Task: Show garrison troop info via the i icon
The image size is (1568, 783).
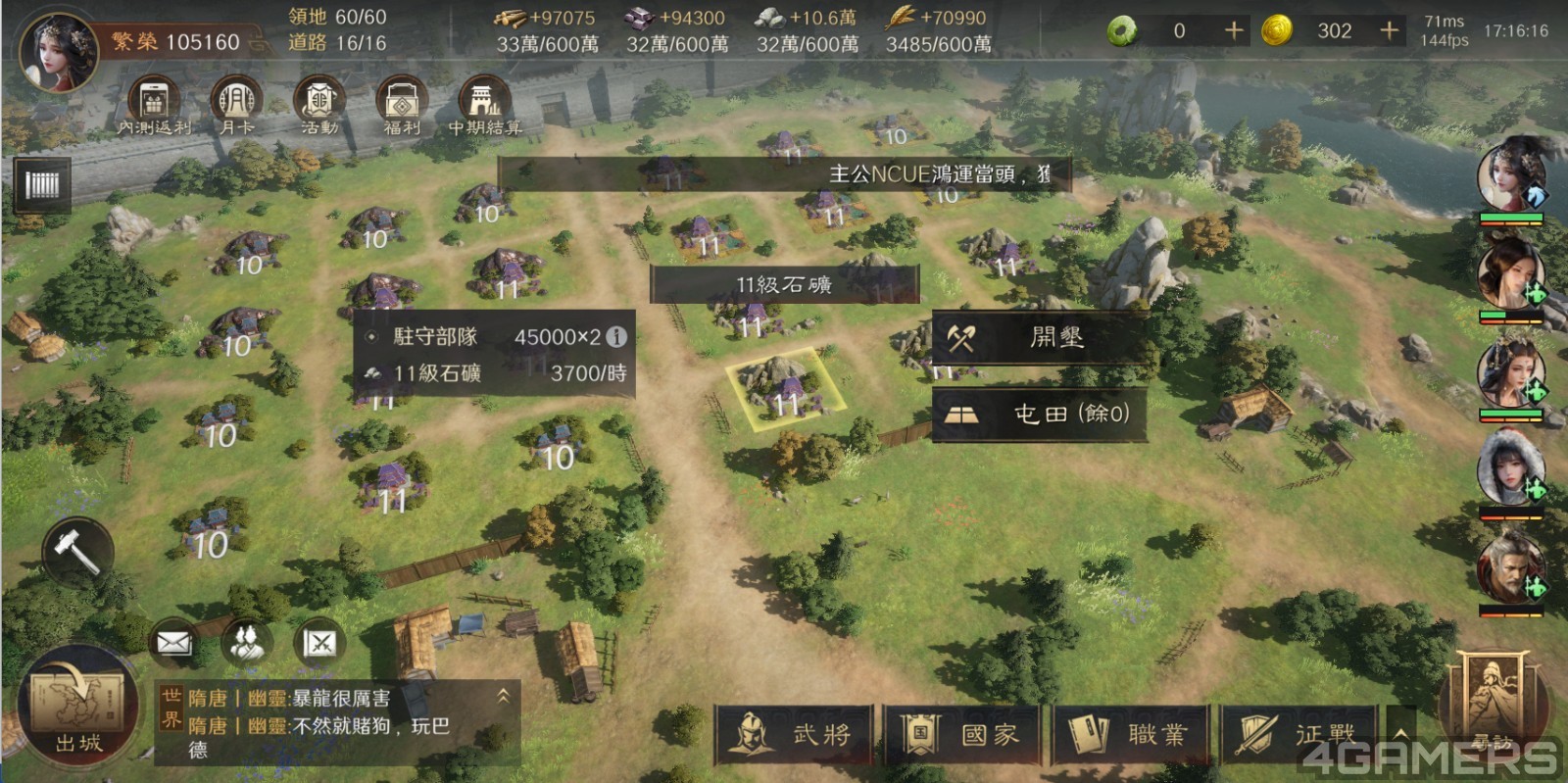Action: coord(616,337)
